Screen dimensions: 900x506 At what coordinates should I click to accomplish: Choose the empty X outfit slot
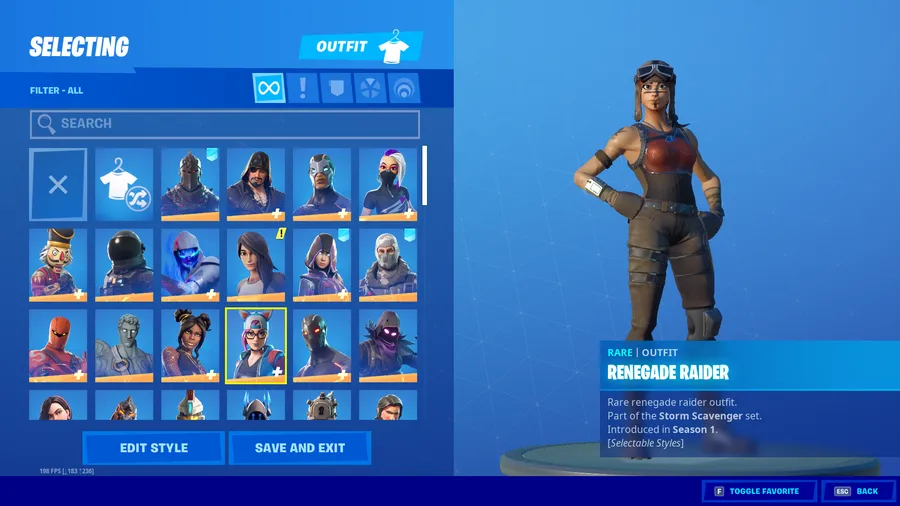pos(58,184)
